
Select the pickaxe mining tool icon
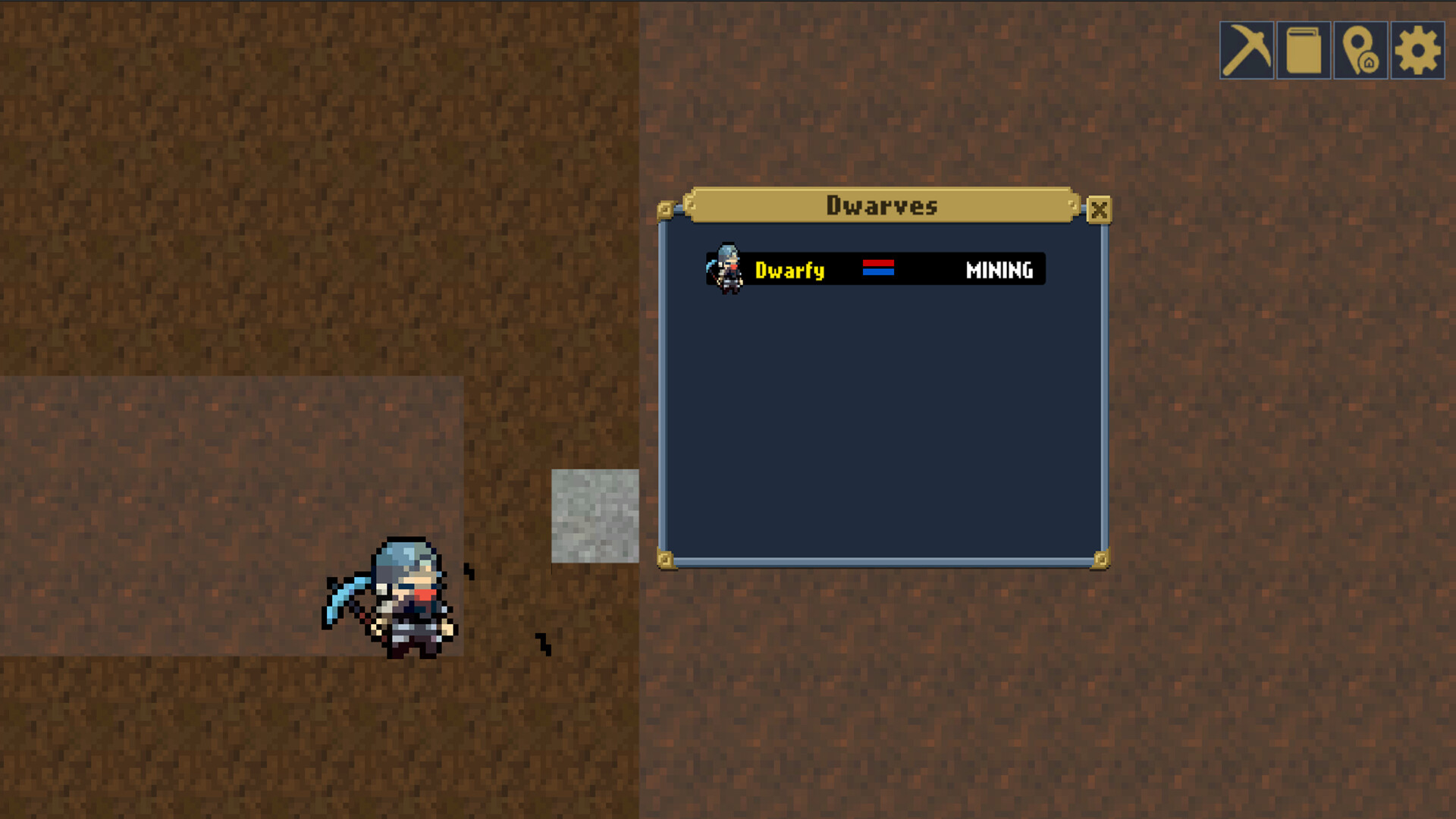click(1247, 51)
